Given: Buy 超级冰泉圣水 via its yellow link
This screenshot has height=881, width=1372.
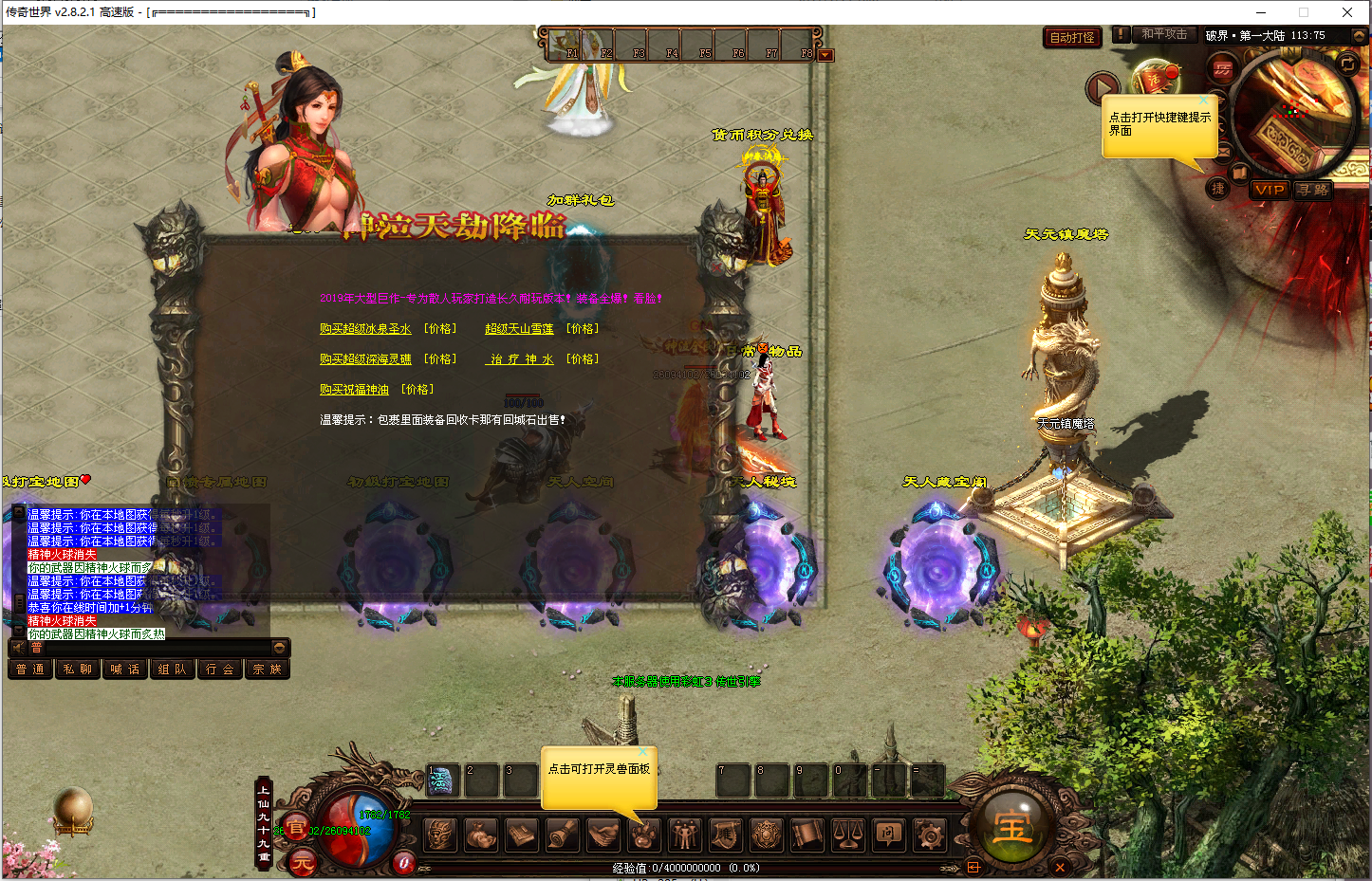Looking at the screenshot, I should point(365,329).
